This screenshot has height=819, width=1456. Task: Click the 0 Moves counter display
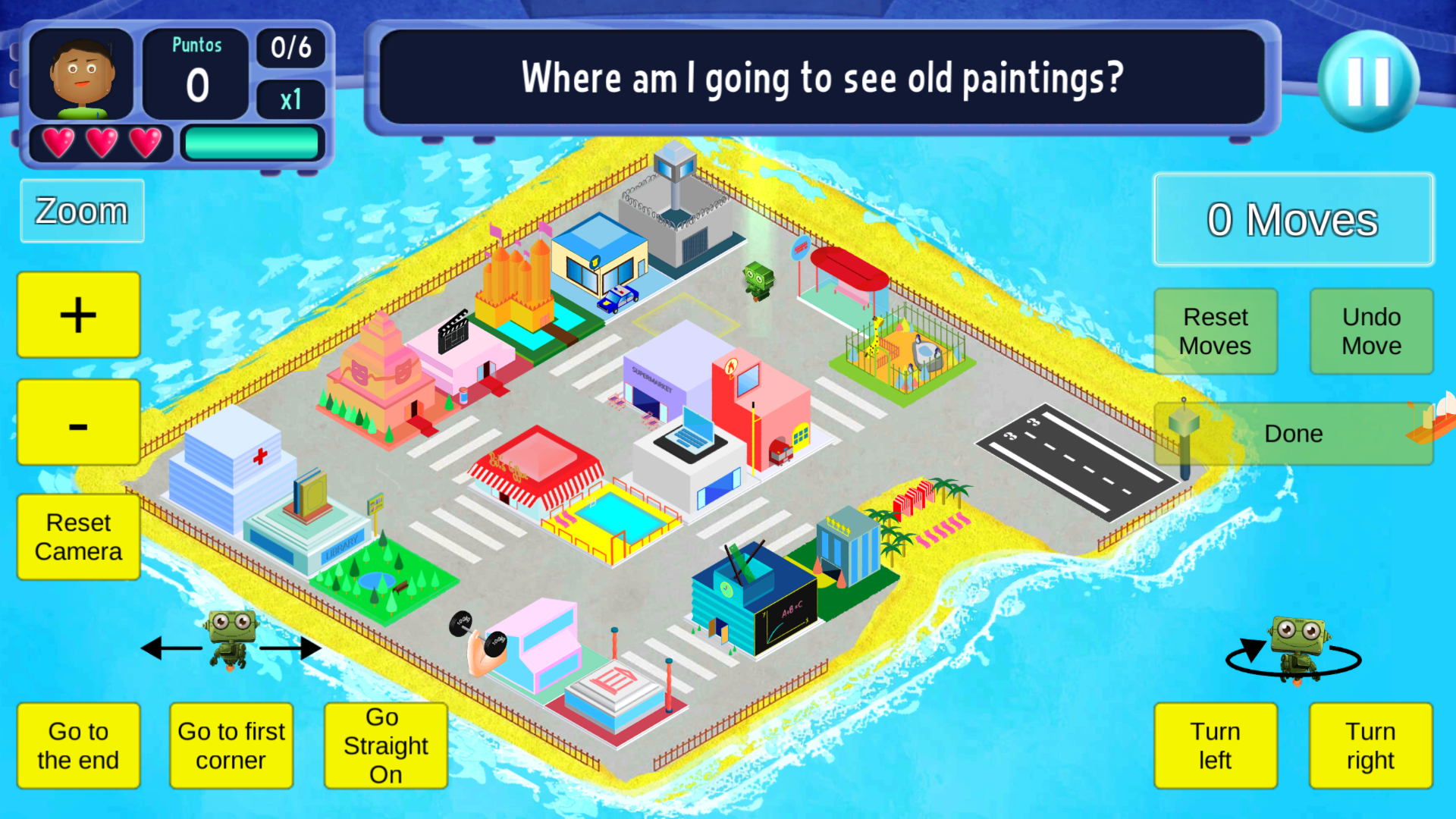point(1292,219)
